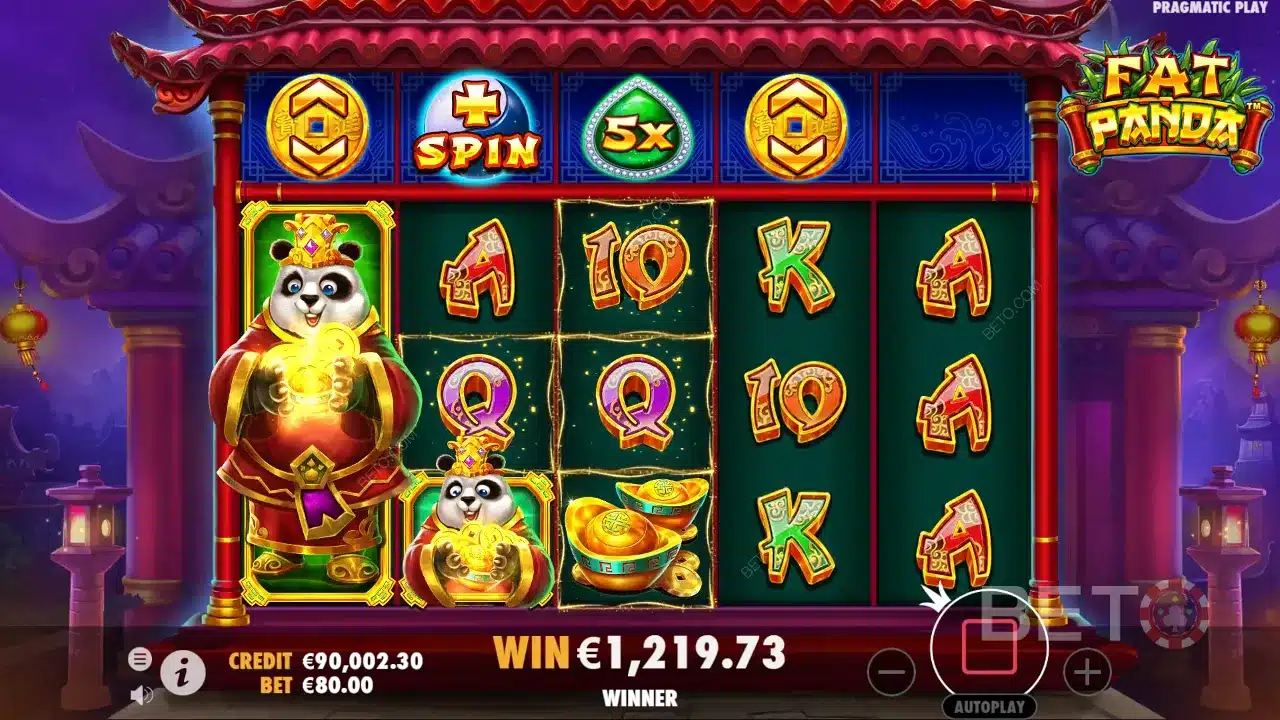Decrease the bet with the minus button

891,672
